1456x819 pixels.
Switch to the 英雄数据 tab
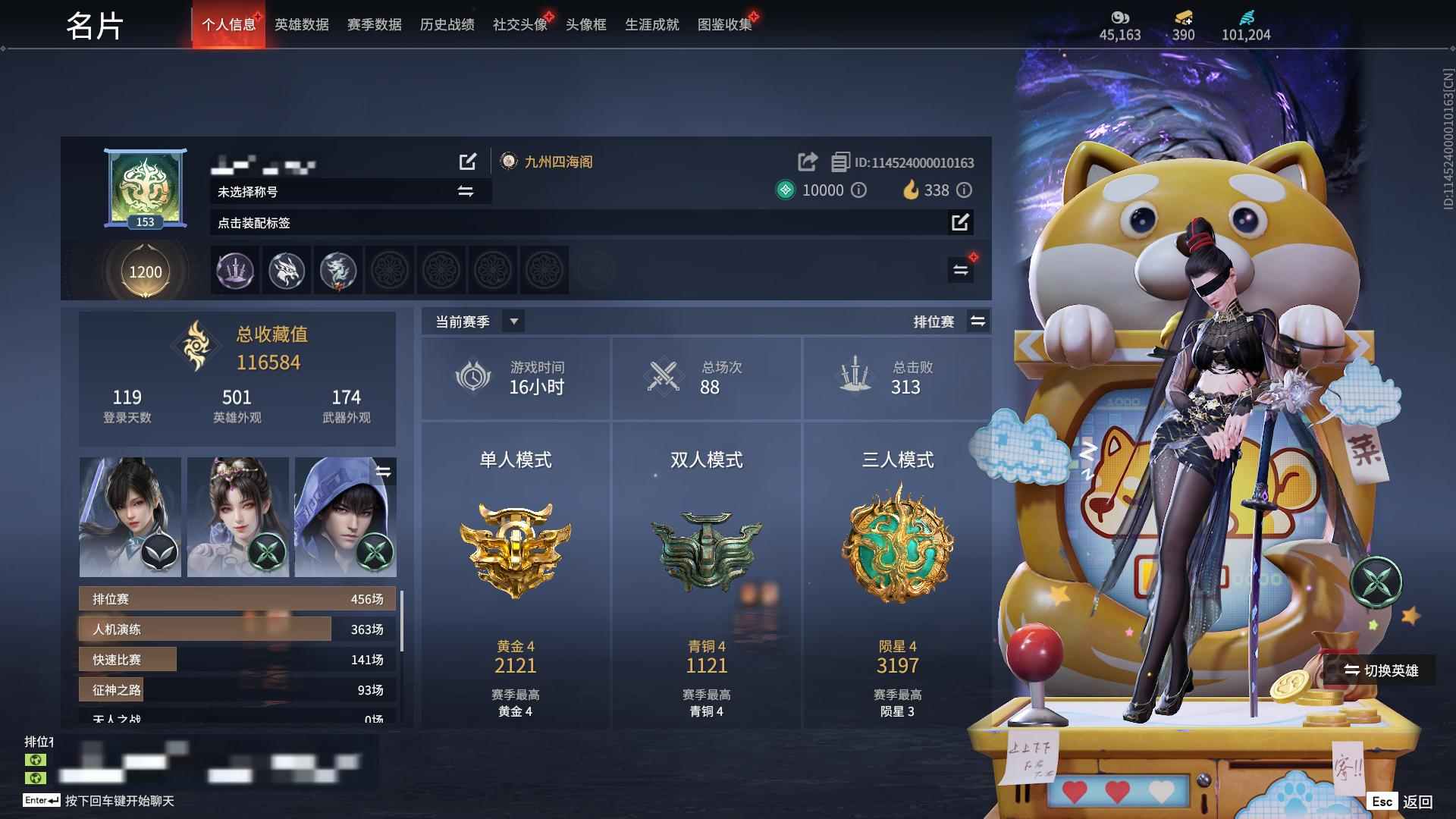301,24
